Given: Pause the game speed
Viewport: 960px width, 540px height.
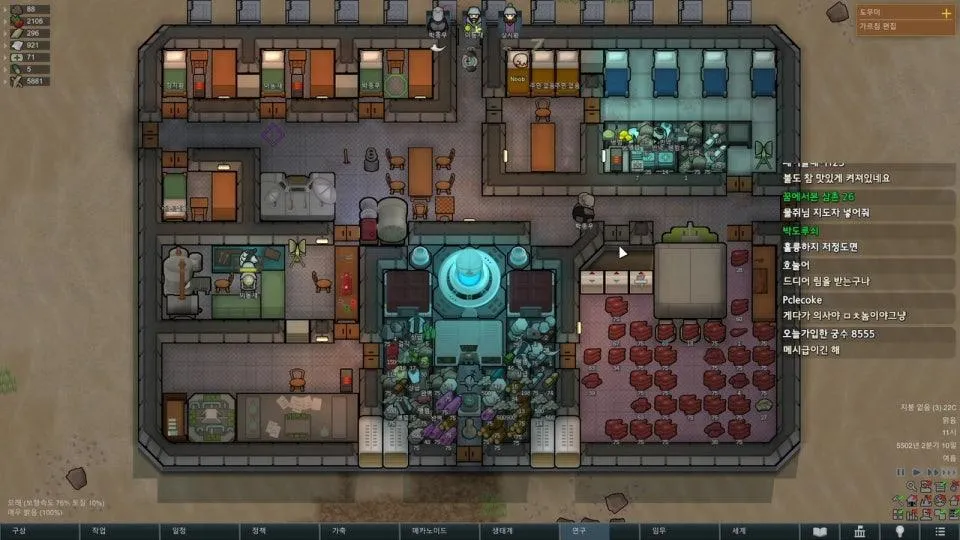Looking at the screenshot, I should tap(902, 472).
